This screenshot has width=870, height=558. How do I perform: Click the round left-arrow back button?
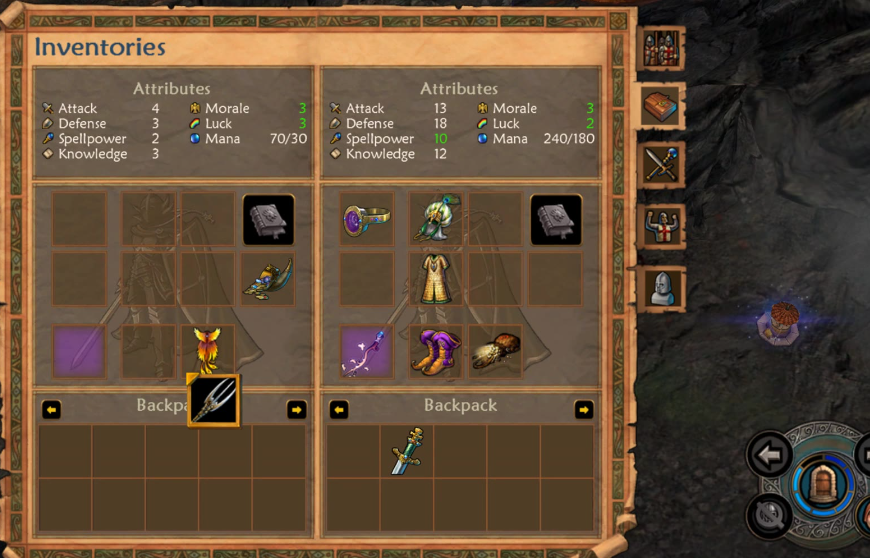coord(769,456)
